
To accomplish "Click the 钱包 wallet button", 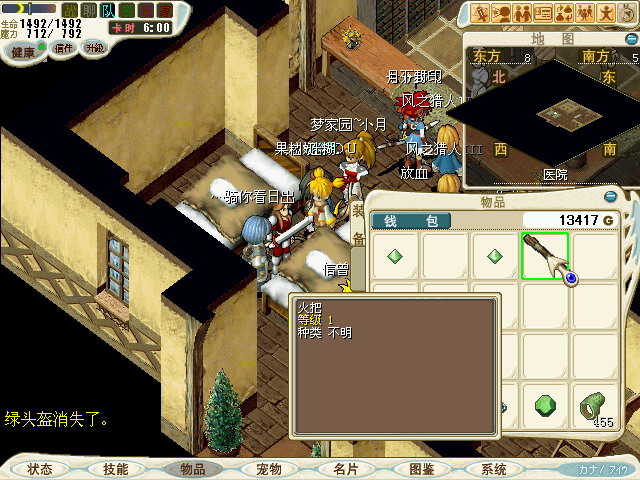I will point(412,220).
